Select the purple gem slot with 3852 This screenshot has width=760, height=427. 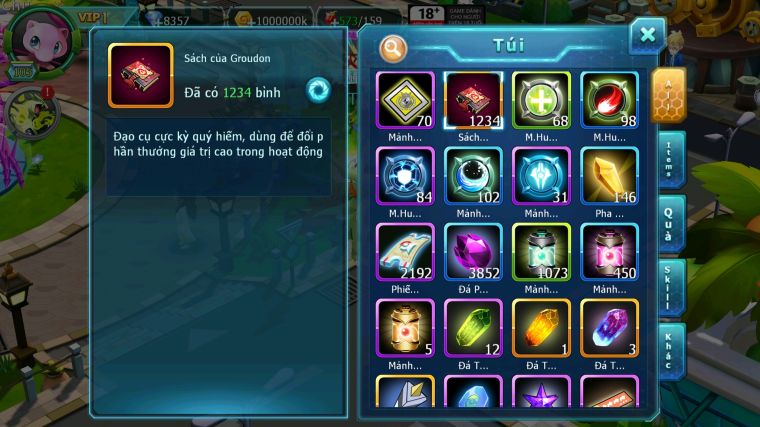[x=473, y=252]
